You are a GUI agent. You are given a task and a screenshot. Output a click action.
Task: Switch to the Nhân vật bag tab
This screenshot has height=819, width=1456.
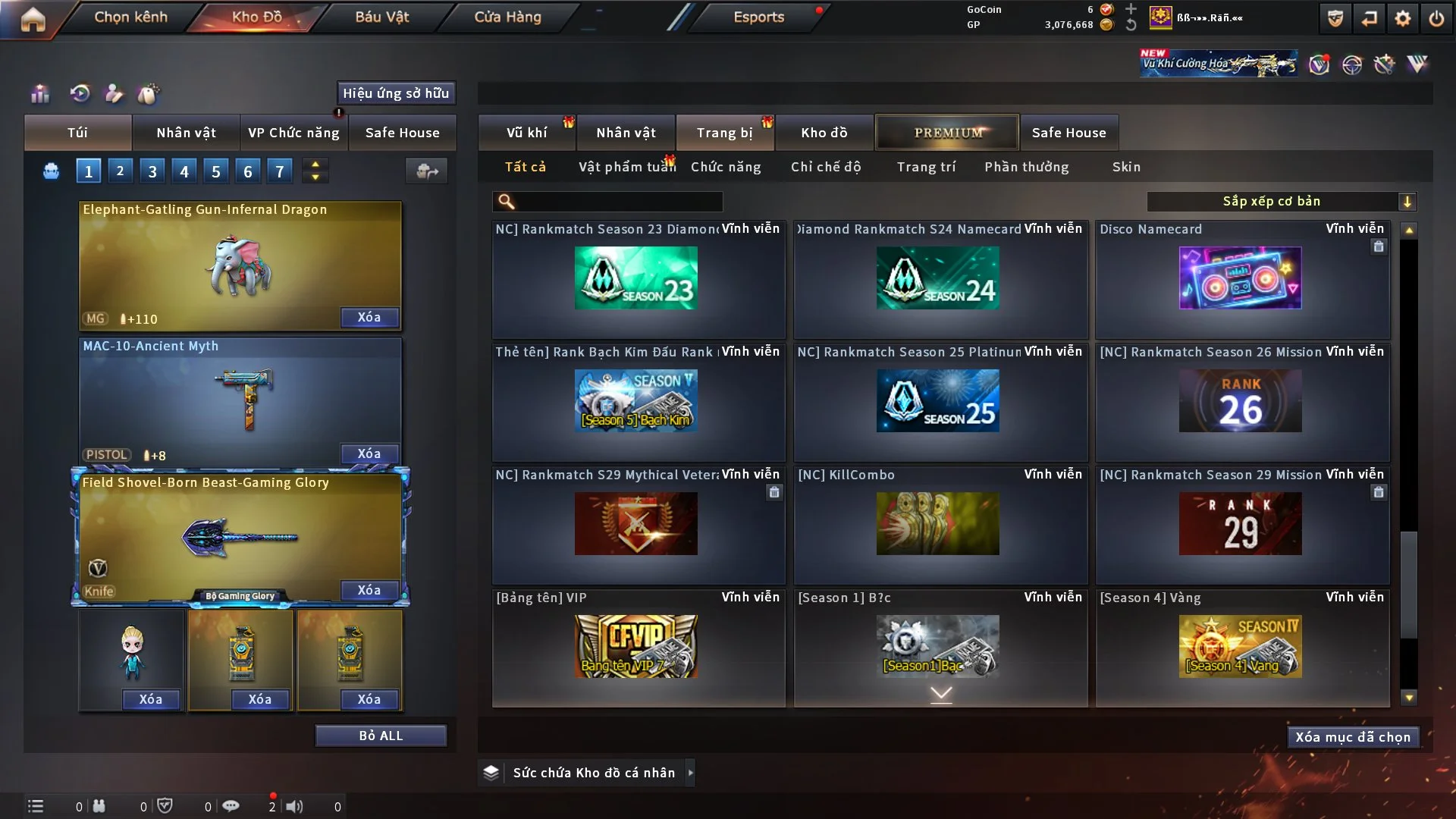[186, 133]
